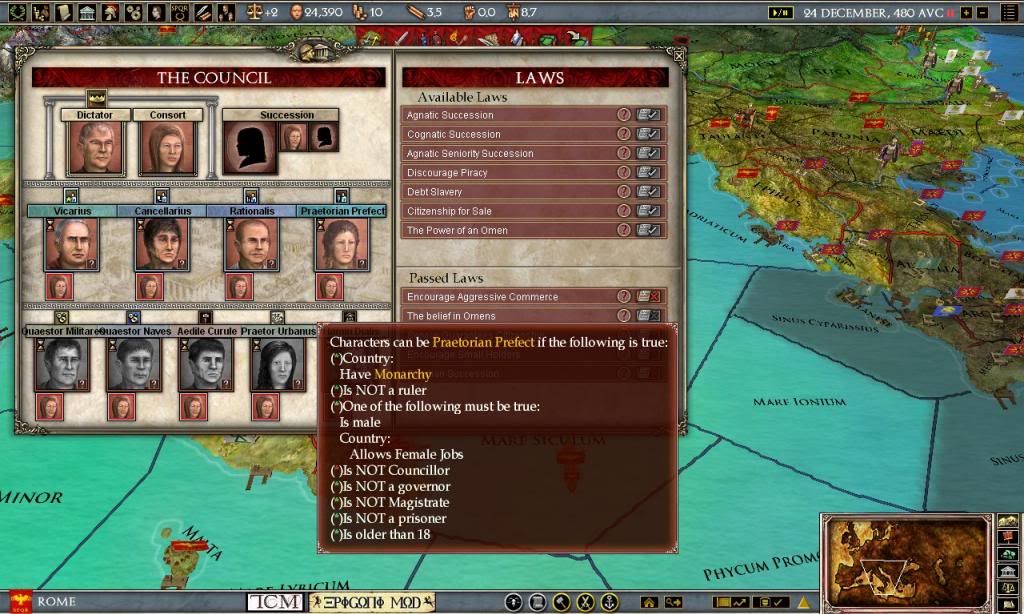
Task: Toggle the game pause/play speed button
Action: point(779,12)
